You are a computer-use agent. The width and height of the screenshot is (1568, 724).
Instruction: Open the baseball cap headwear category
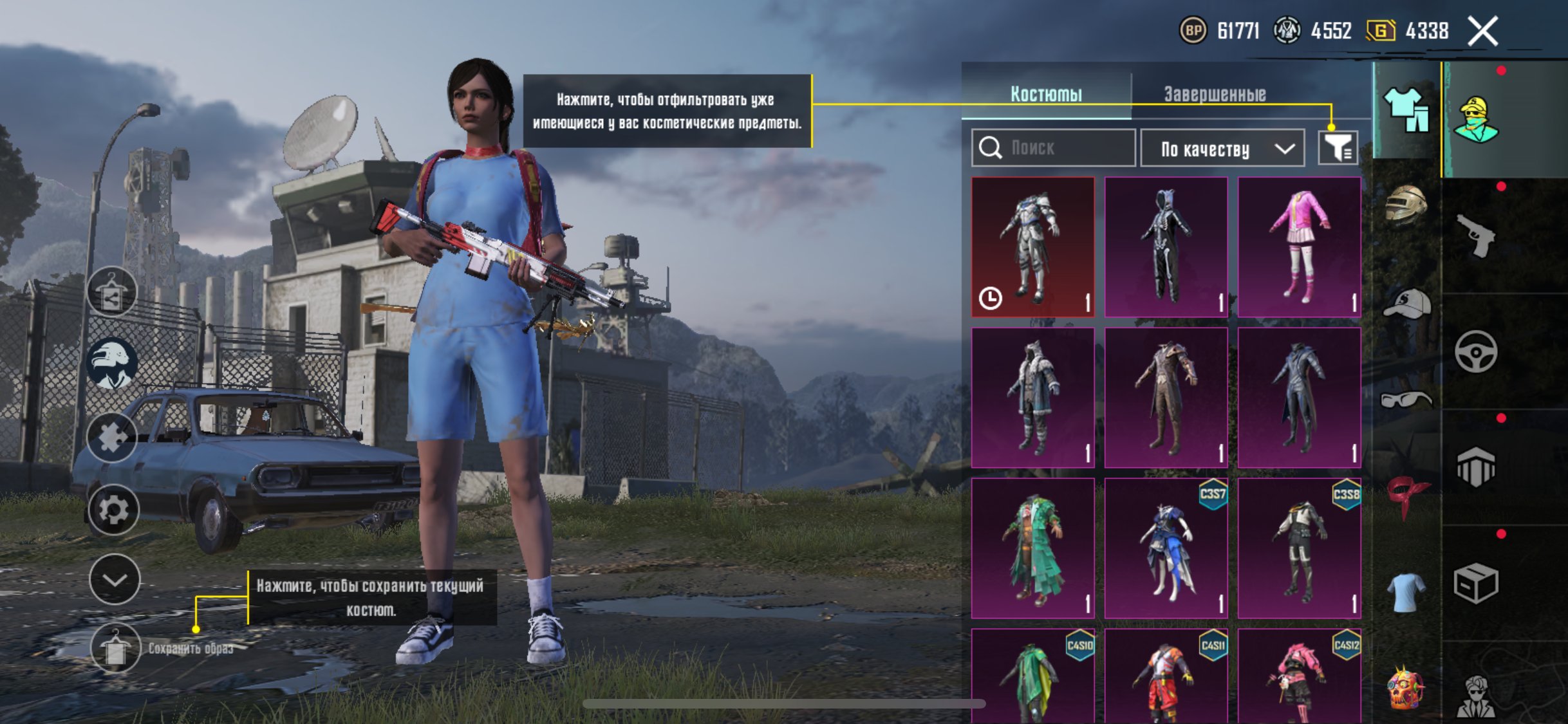[x=1406, y=304]
